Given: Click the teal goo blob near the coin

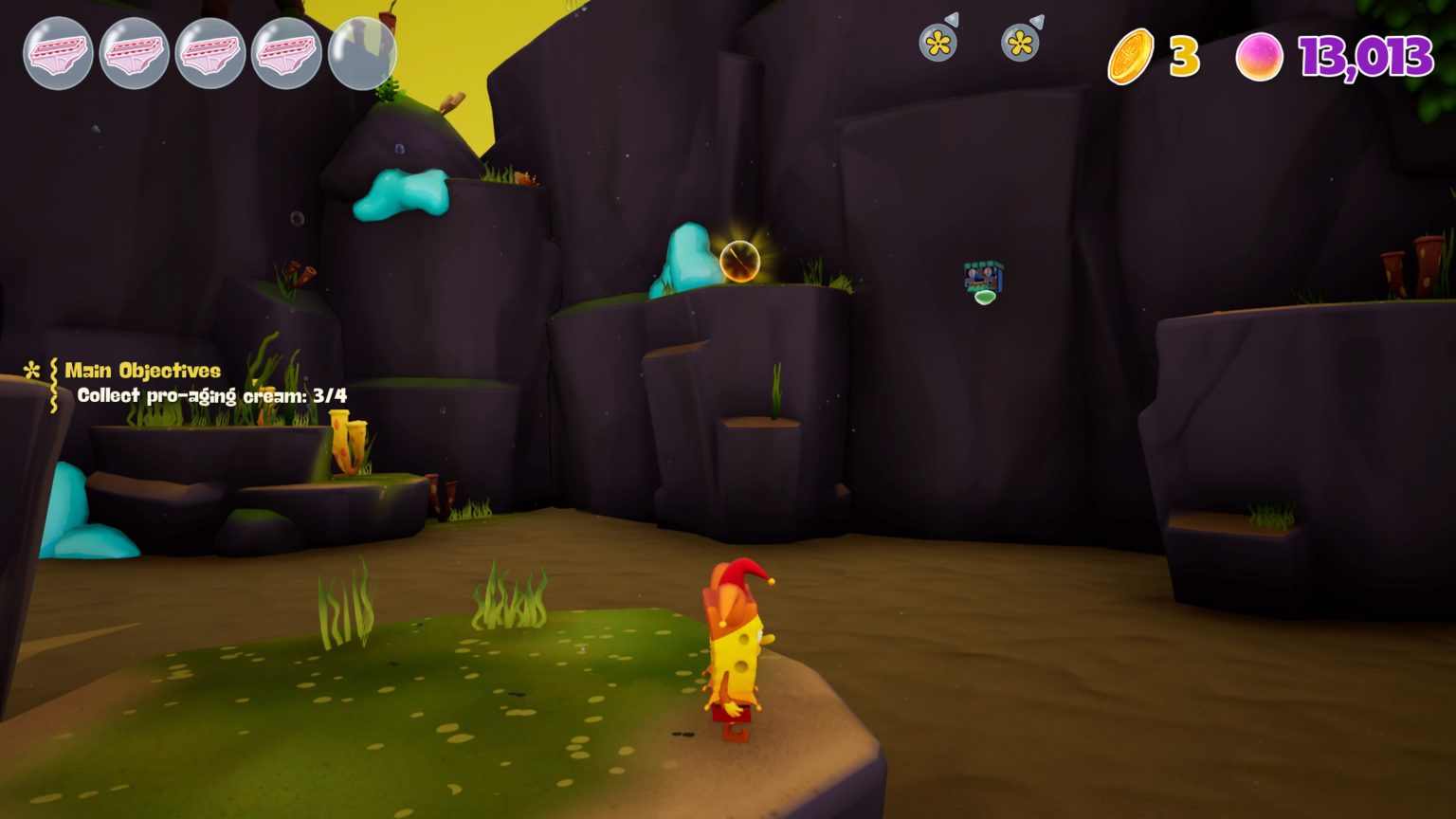Looking at the screenshot, I should (684, 258).
